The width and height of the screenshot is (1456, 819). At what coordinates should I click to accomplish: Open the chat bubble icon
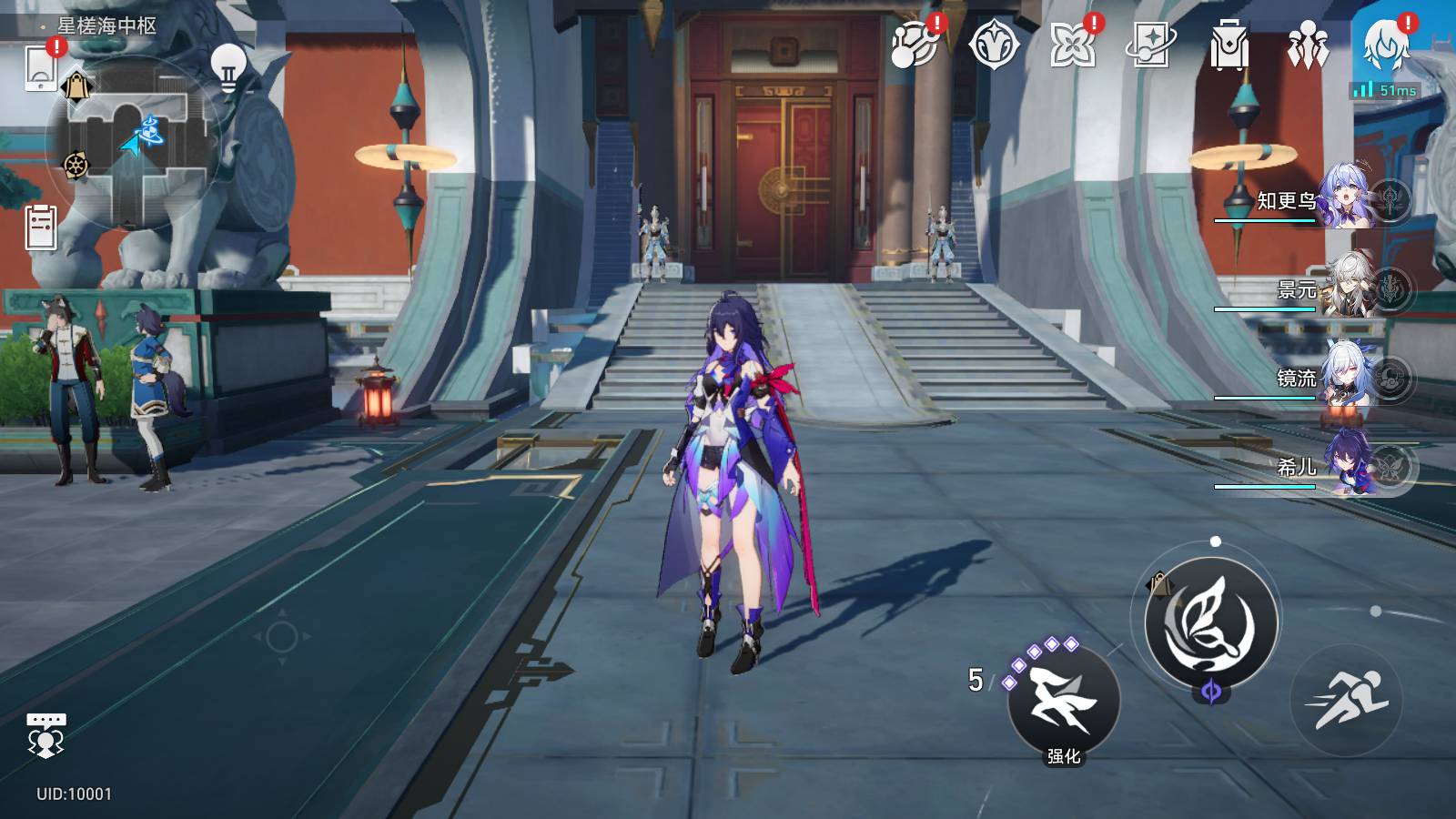click(45, 734)
